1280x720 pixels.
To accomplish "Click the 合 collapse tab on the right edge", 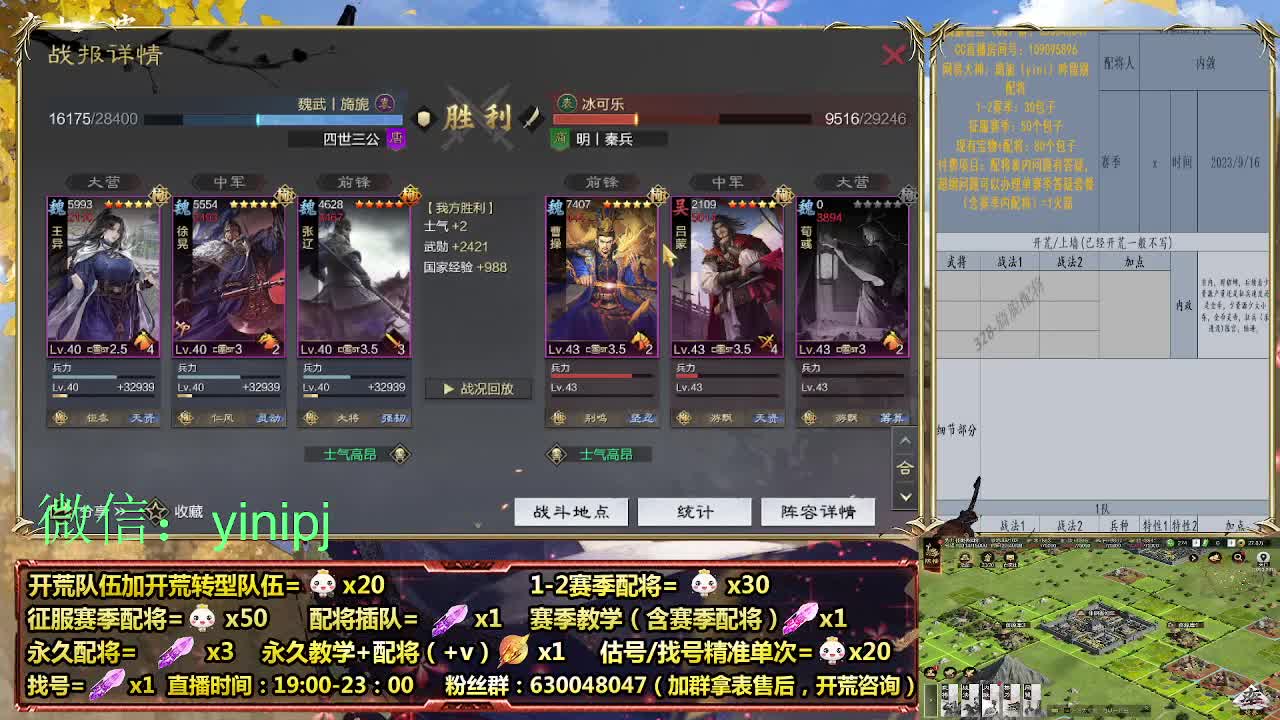I will (904, 467).
